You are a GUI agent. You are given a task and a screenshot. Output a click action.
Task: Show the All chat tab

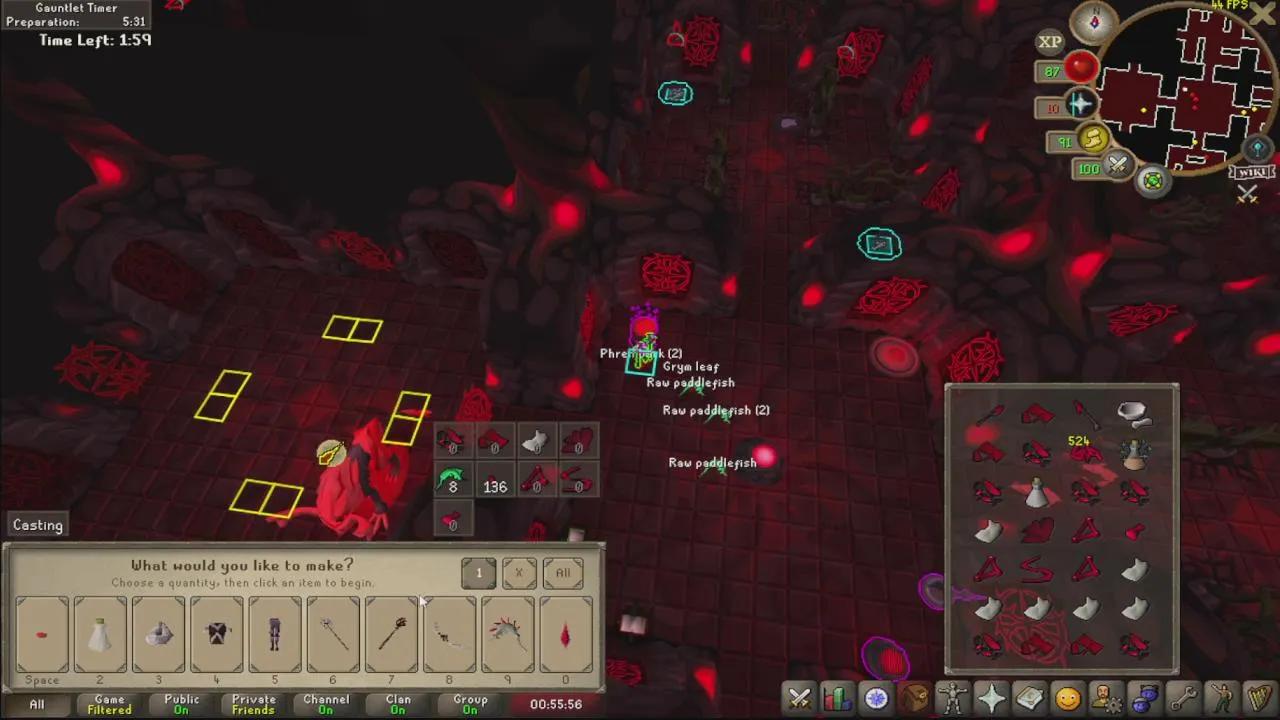coord(37,704)
